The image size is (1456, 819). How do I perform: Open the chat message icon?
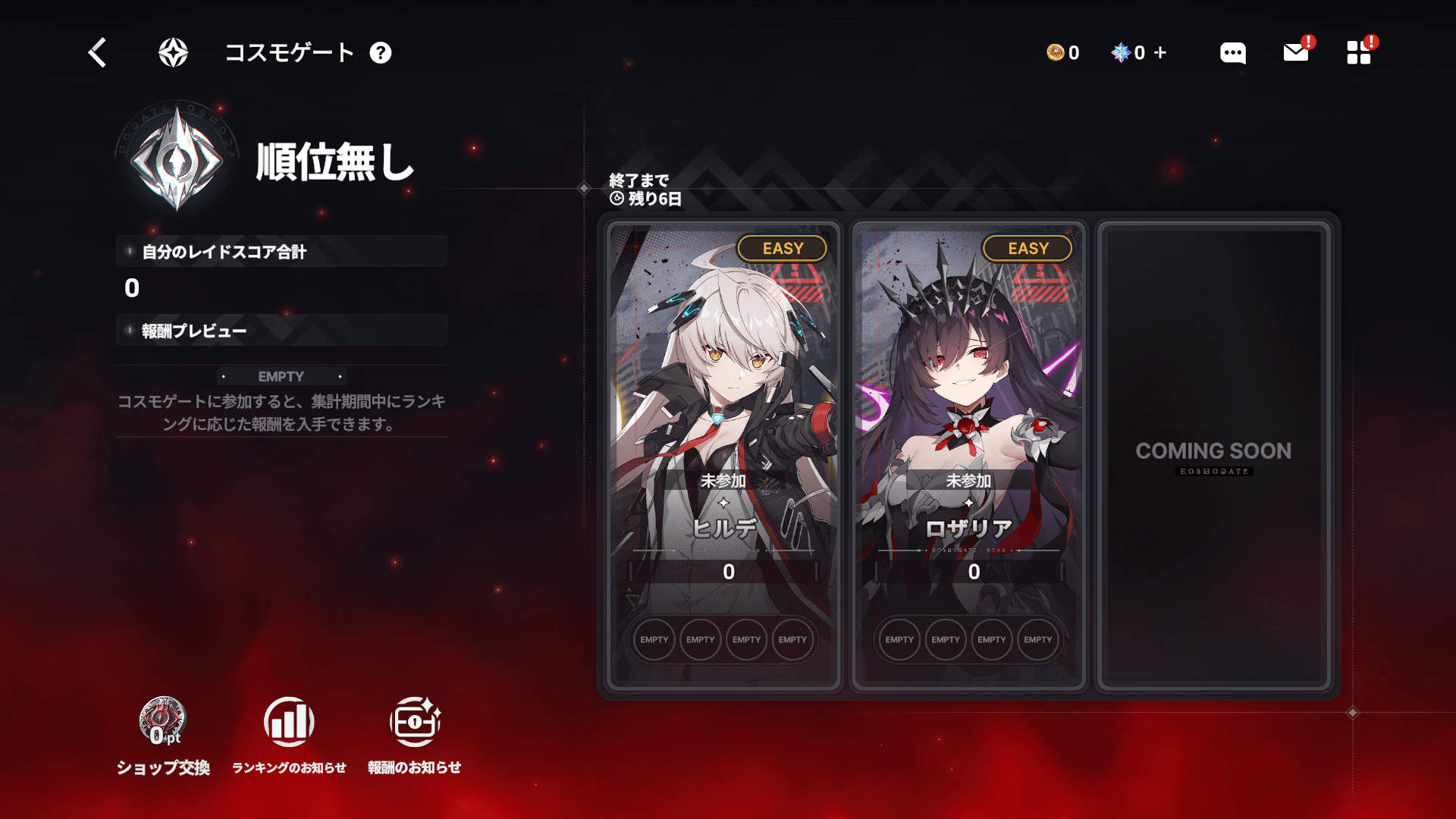point(1232,53)
